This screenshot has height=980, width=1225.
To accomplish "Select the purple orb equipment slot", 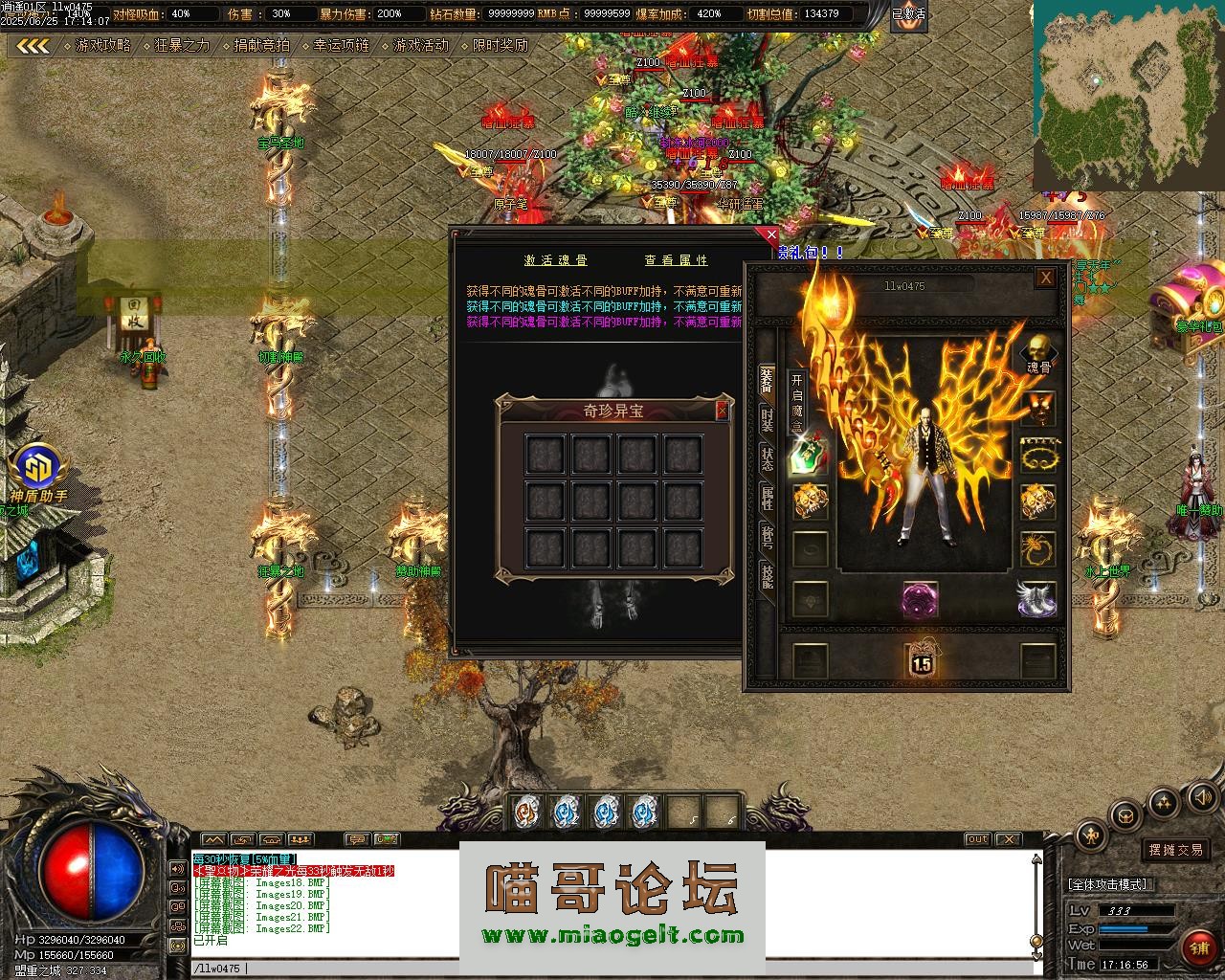I will coord(920,599).
